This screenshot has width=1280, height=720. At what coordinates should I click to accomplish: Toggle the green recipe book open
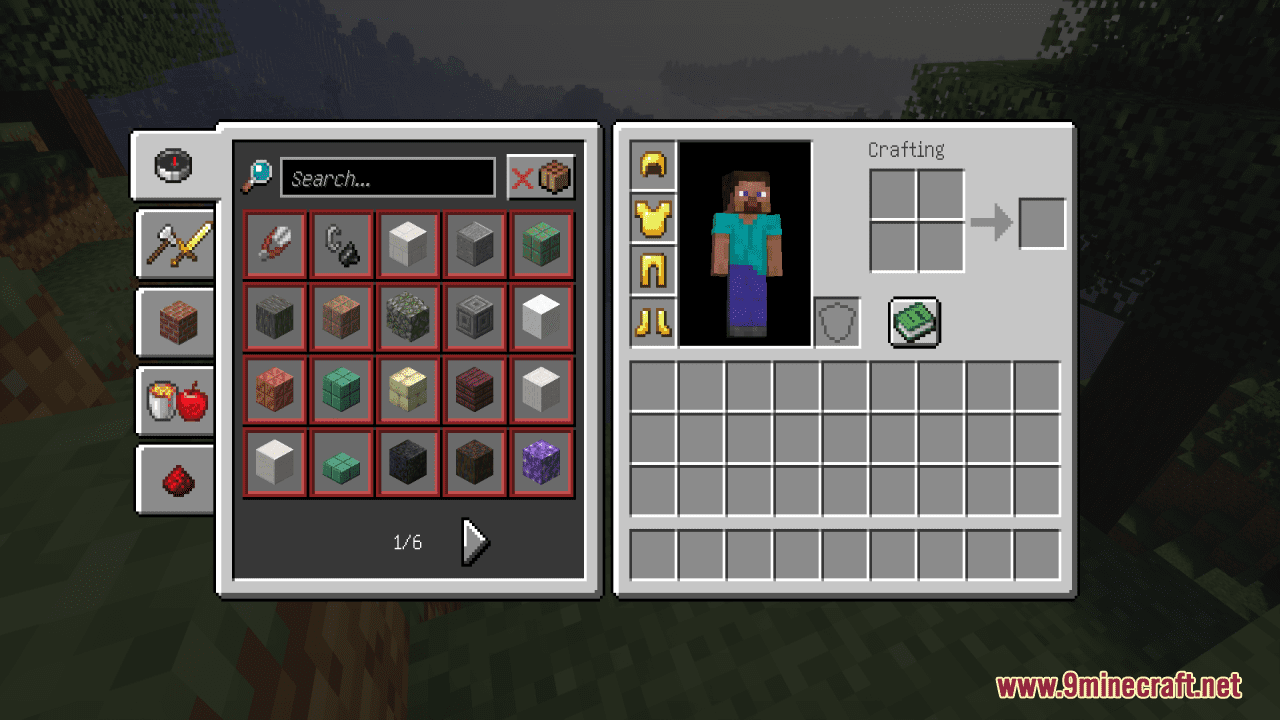point(913,321)
